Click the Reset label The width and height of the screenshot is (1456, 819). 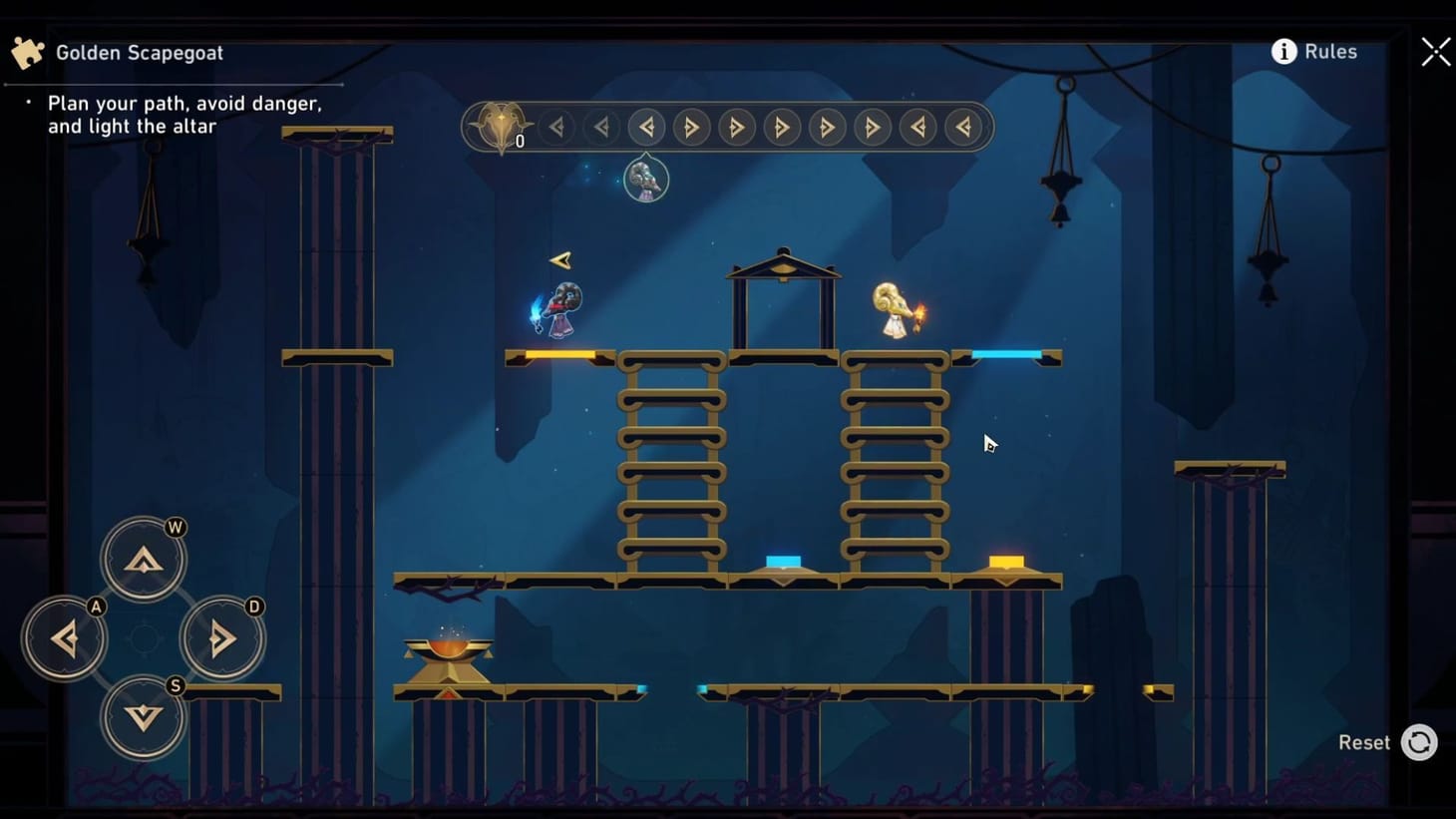tap(1364, 742)
